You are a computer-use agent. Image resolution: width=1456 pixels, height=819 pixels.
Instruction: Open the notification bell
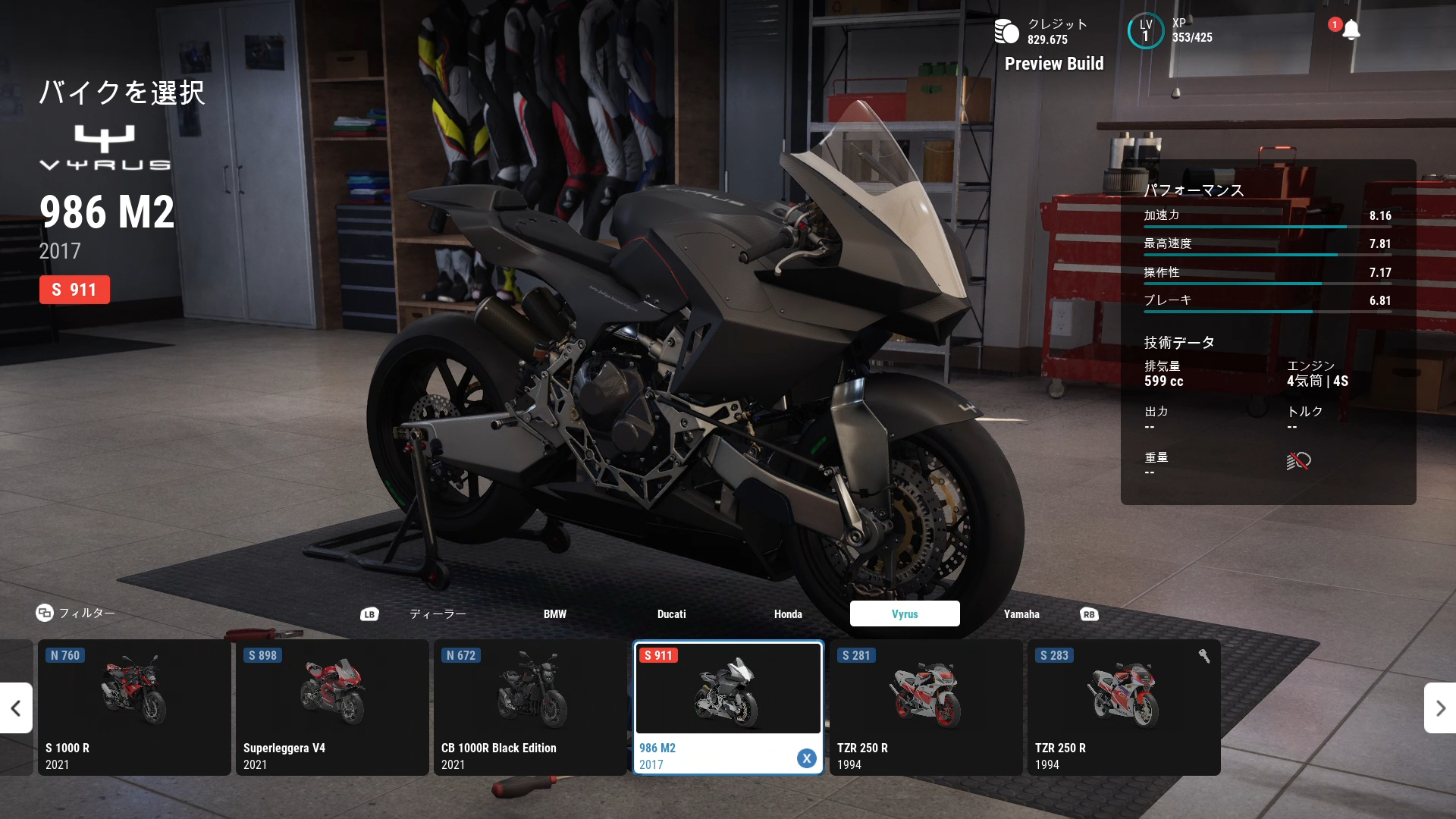pyautogui.click(x=1351, y=30)
